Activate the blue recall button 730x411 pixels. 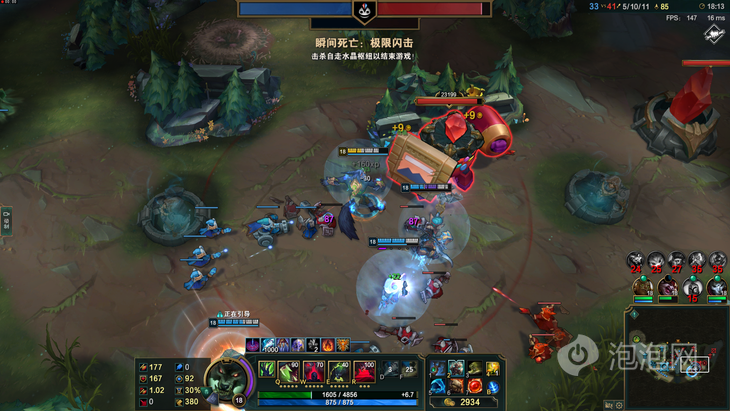(493, 386)
